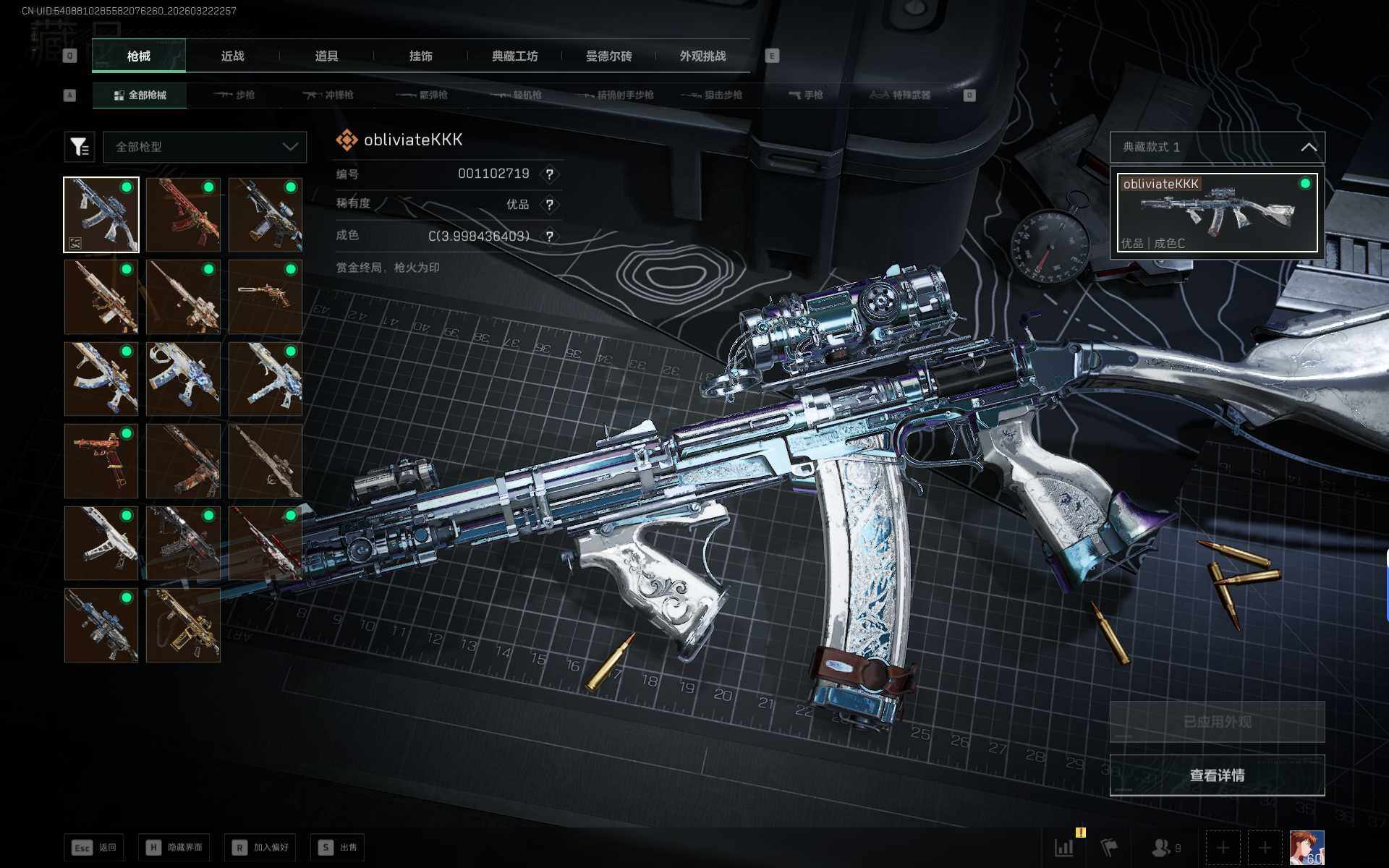Switch to the 近战 melee tab
The width and height of the screenshot is (1389, 868).
(x=232, y=56)
